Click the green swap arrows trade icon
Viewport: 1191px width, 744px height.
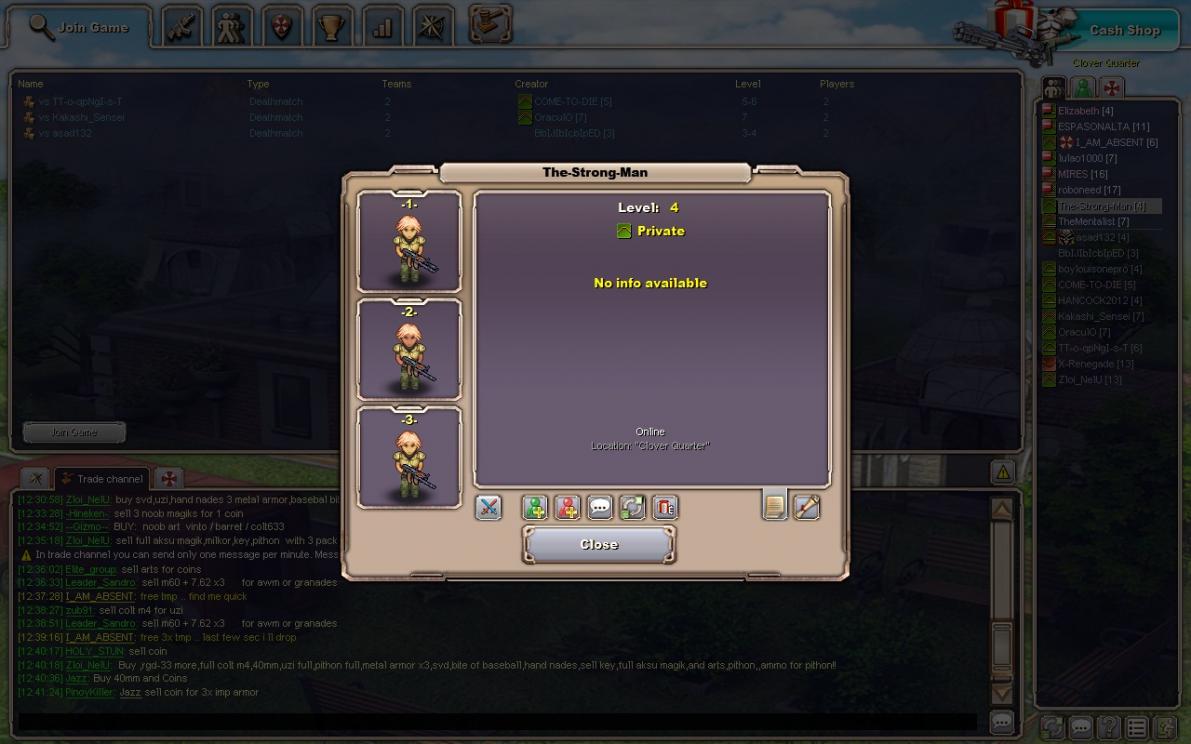(632, 507)
